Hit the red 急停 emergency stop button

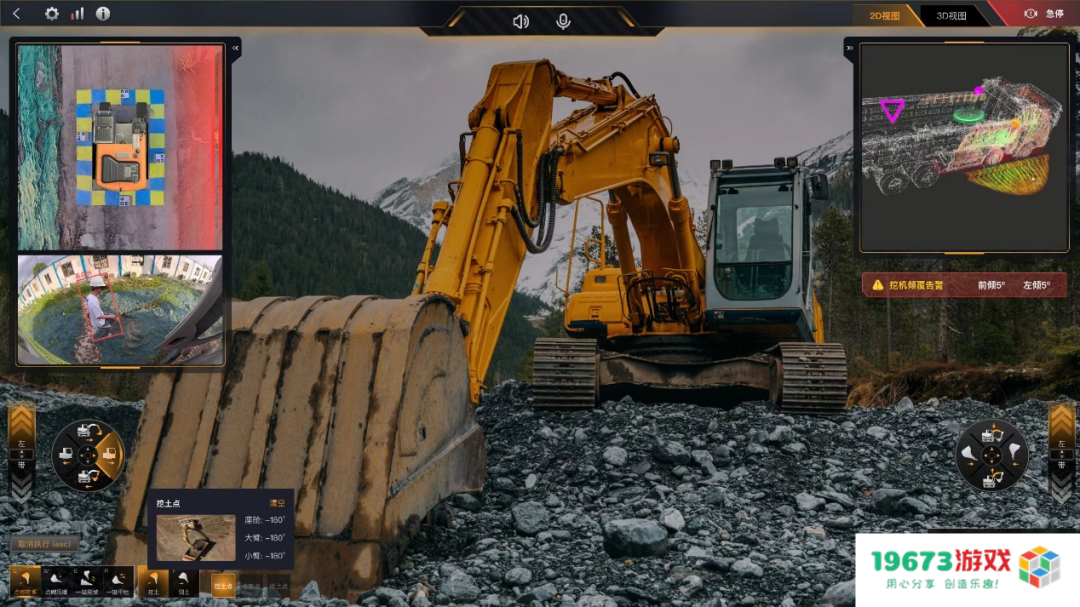click(1044, 14)
